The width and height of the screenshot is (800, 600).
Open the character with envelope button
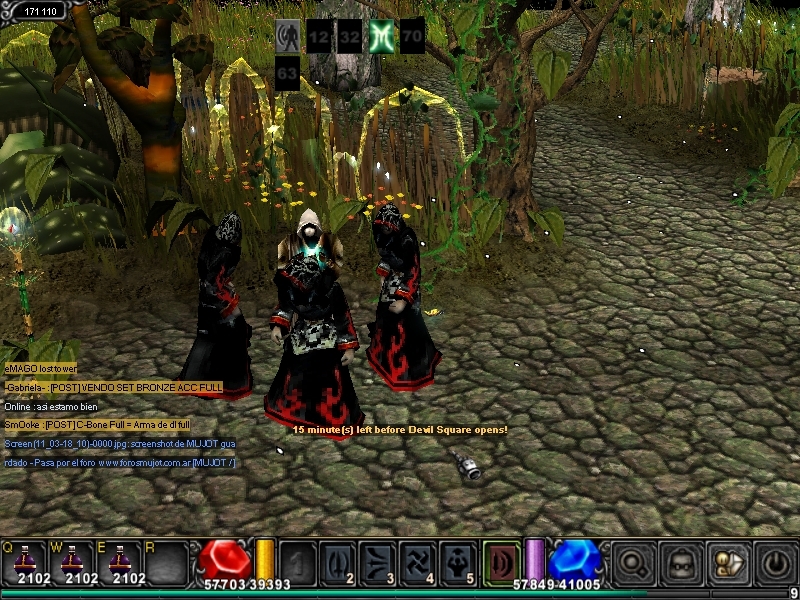pyautogui.click(x=727, y=563)
